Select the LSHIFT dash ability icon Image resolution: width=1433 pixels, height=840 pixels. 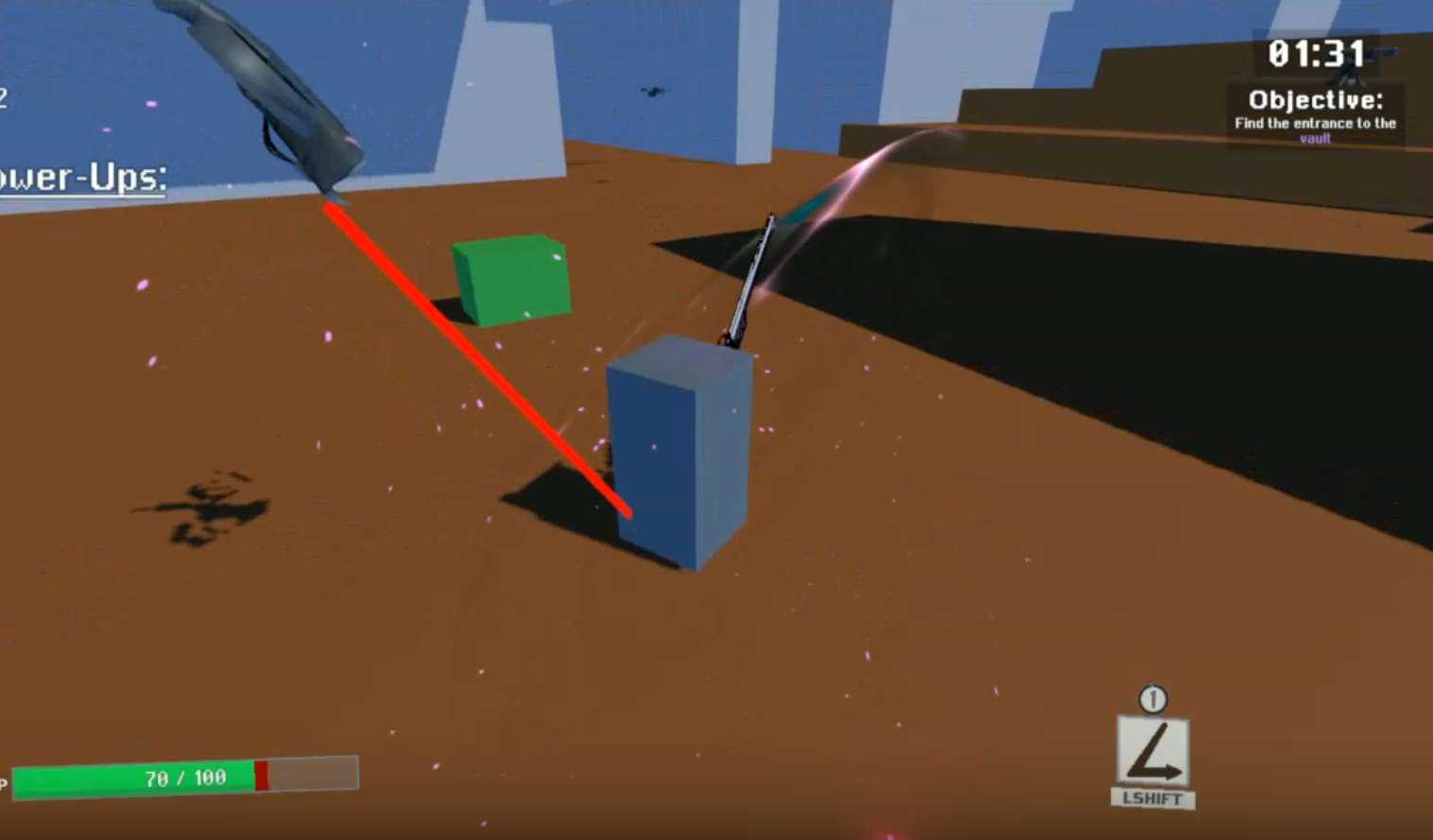point(1153,751)
